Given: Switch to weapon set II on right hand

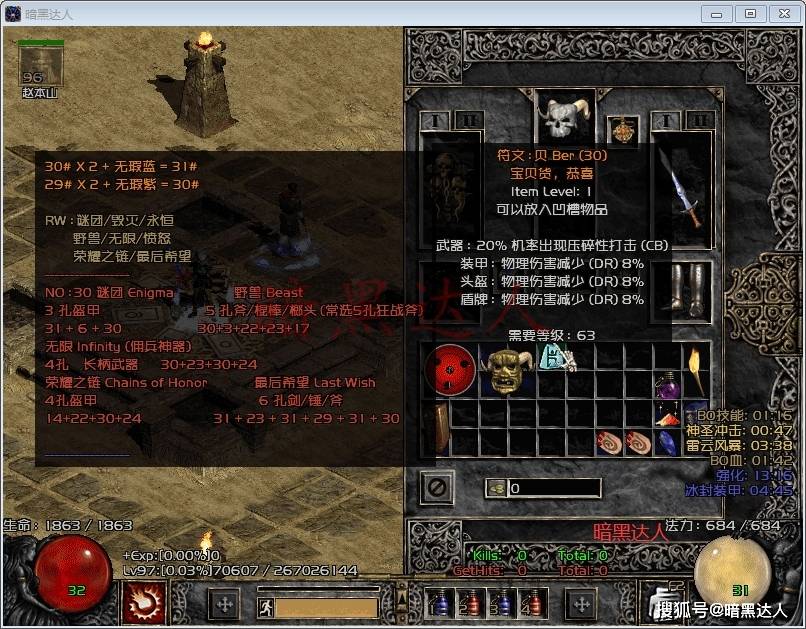Looking at the screenshot, I should (x=700, y=121).
